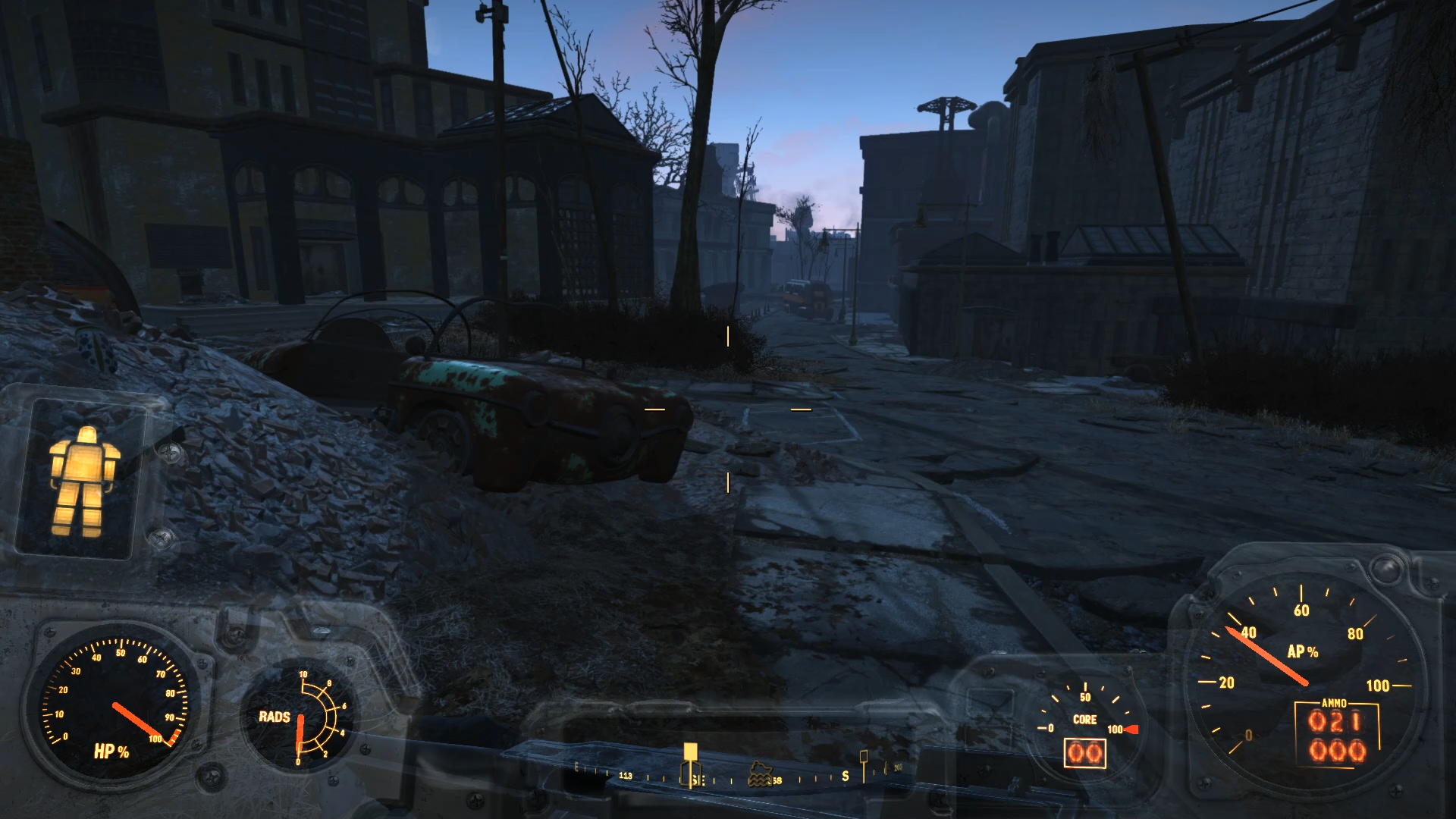Select the hollow quest marker near S
Screen dimensions: 1456x819
(863, 757)
